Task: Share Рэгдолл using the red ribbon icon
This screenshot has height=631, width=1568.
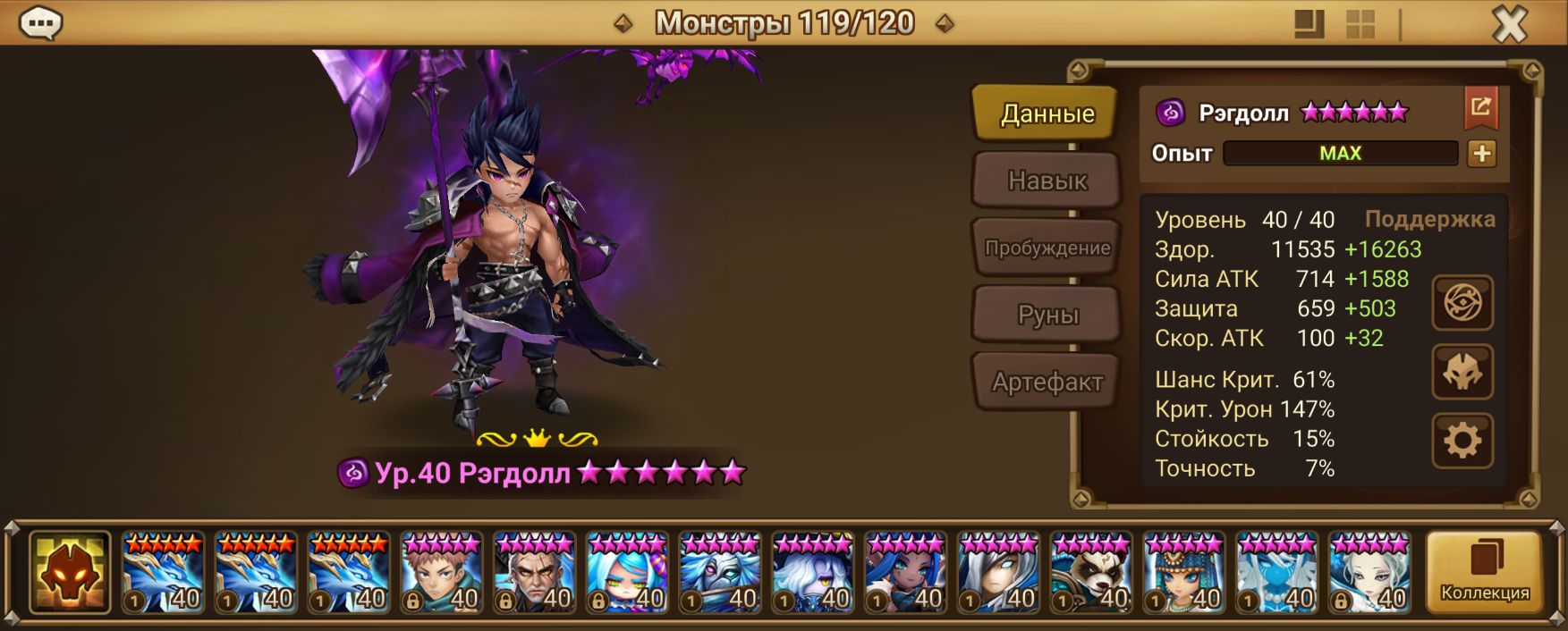Action: point(1481,109)
